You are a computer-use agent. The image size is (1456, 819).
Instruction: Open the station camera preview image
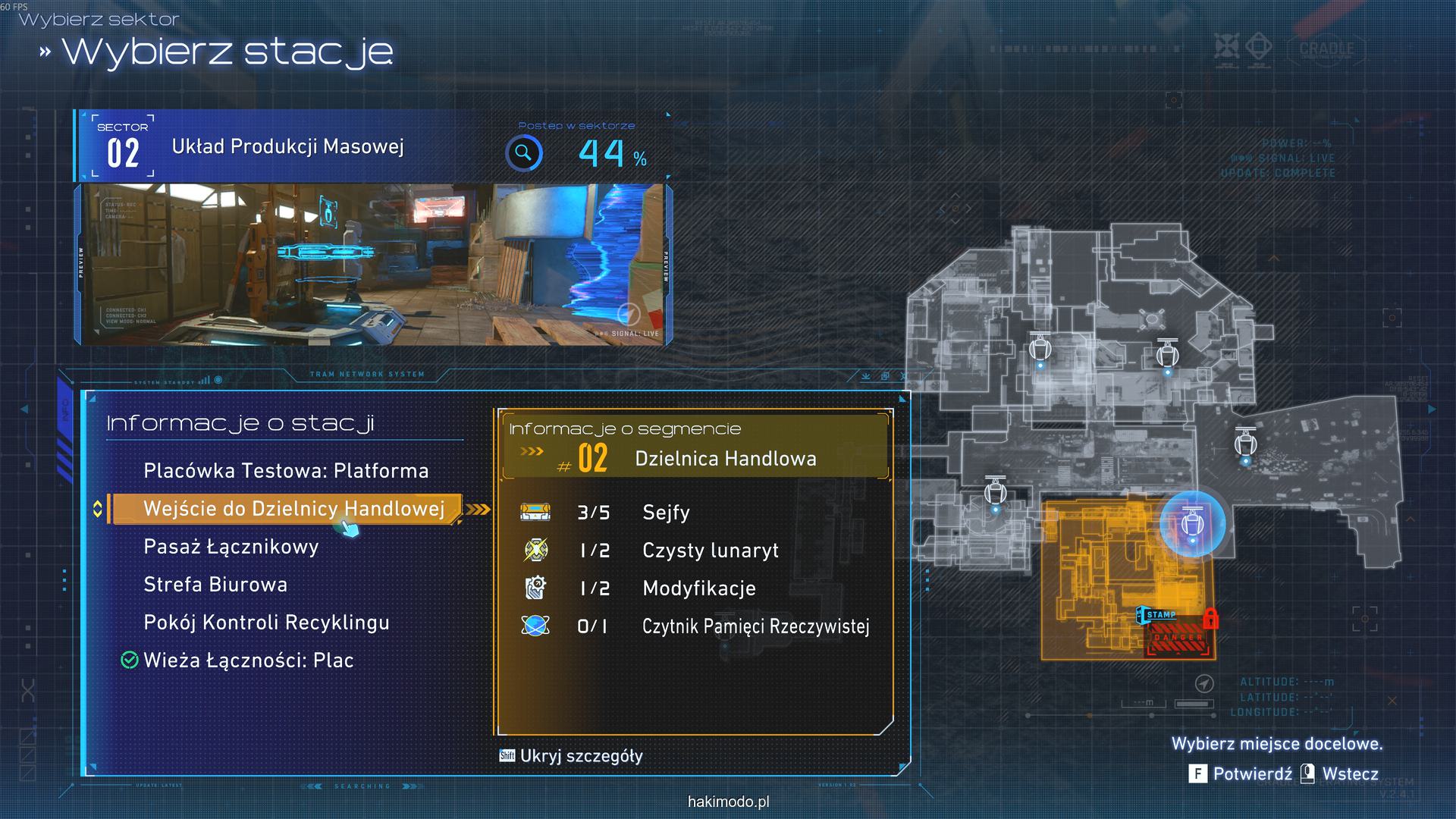click(x=372, y=265)
